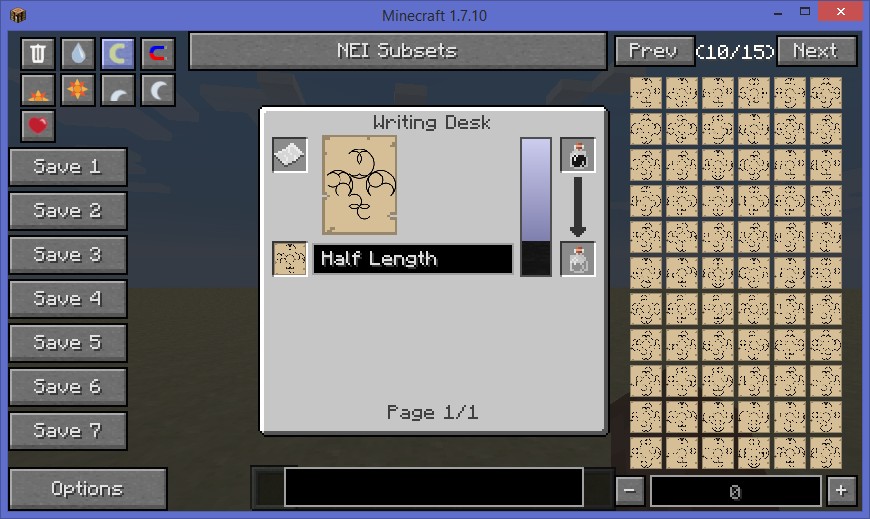This screenshot has width=870, height=519.
Task: Click the red heart heal button
Action: click(x=38, y=127)
